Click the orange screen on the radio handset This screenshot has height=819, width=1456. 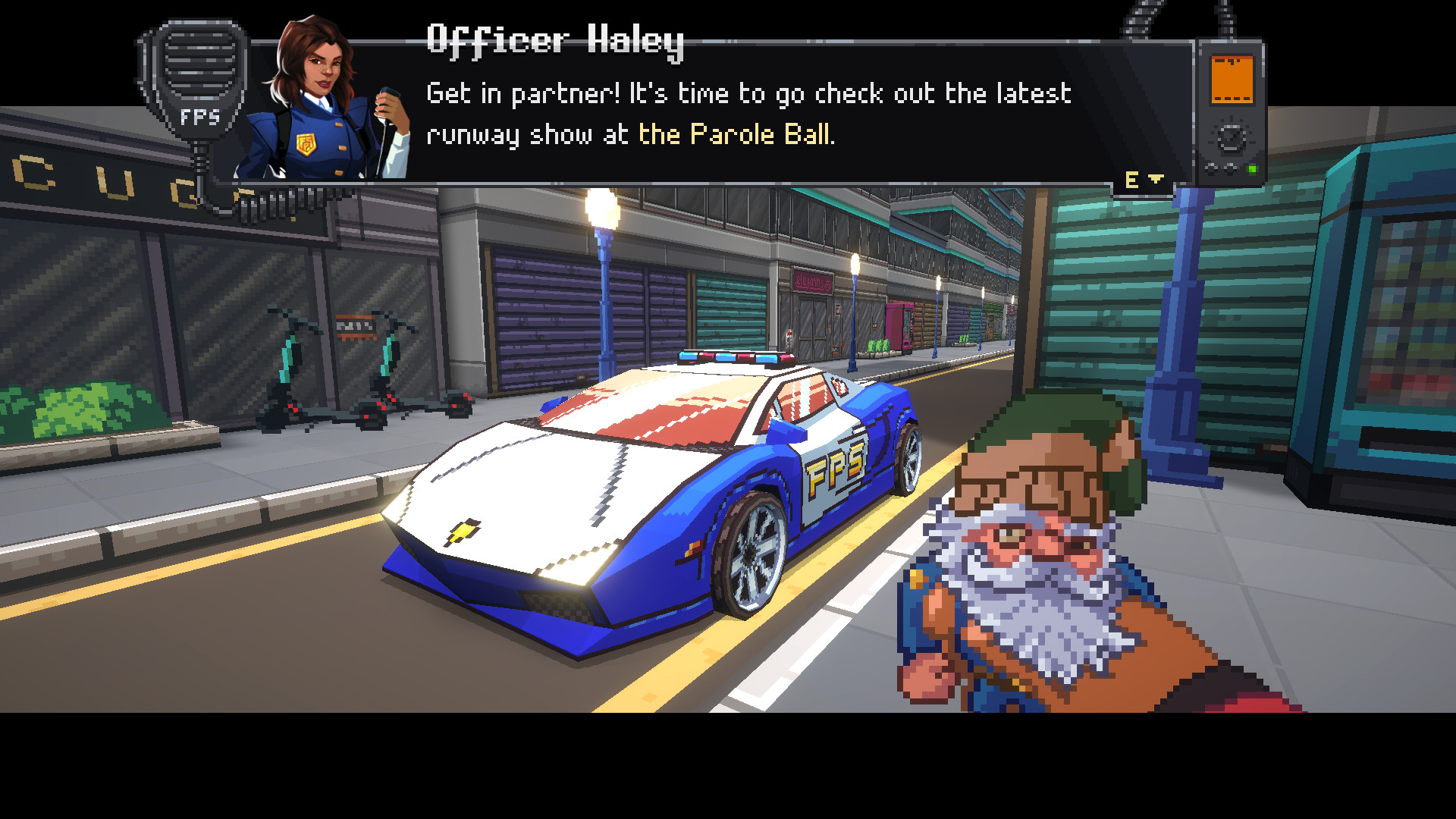click(1232, 80)
